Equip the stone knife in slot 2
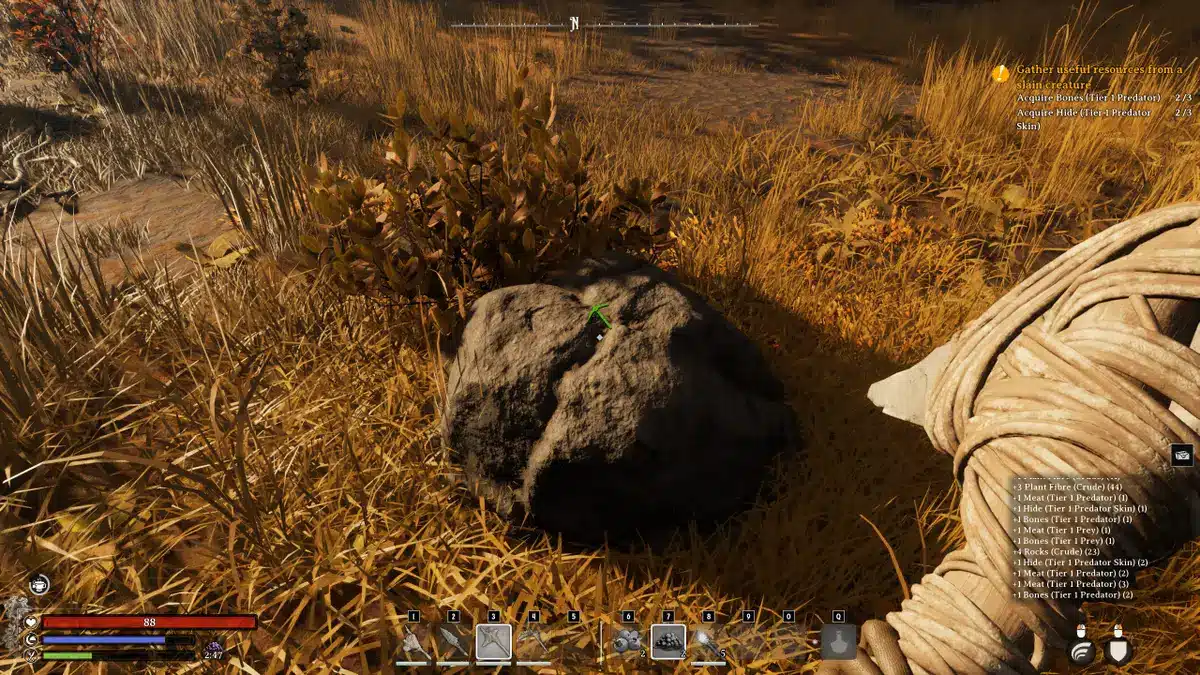 (x=453, y=642)
